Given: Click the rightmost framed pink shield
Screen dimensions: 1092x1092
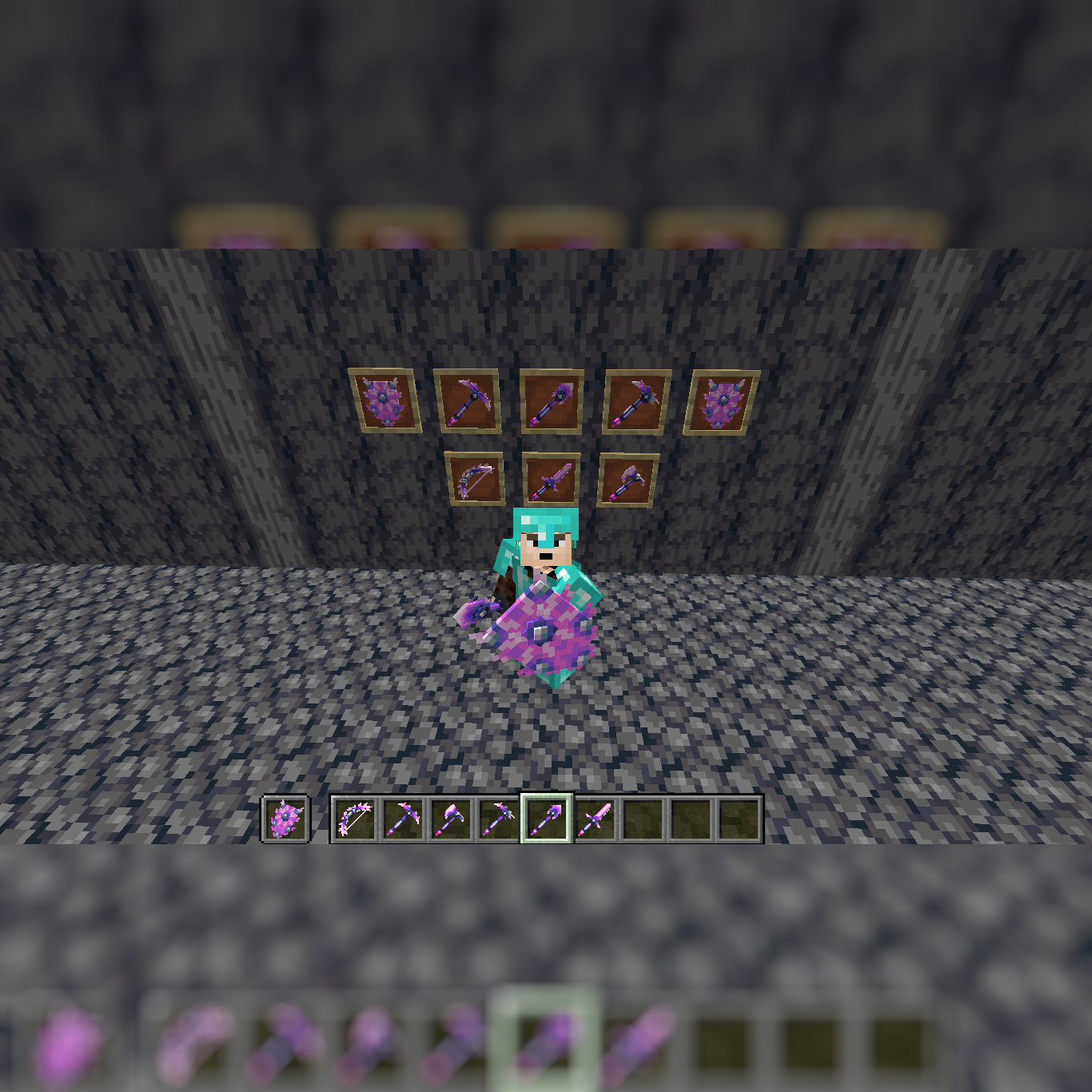Looking at the screenshot, I should (x=721, y=400).
